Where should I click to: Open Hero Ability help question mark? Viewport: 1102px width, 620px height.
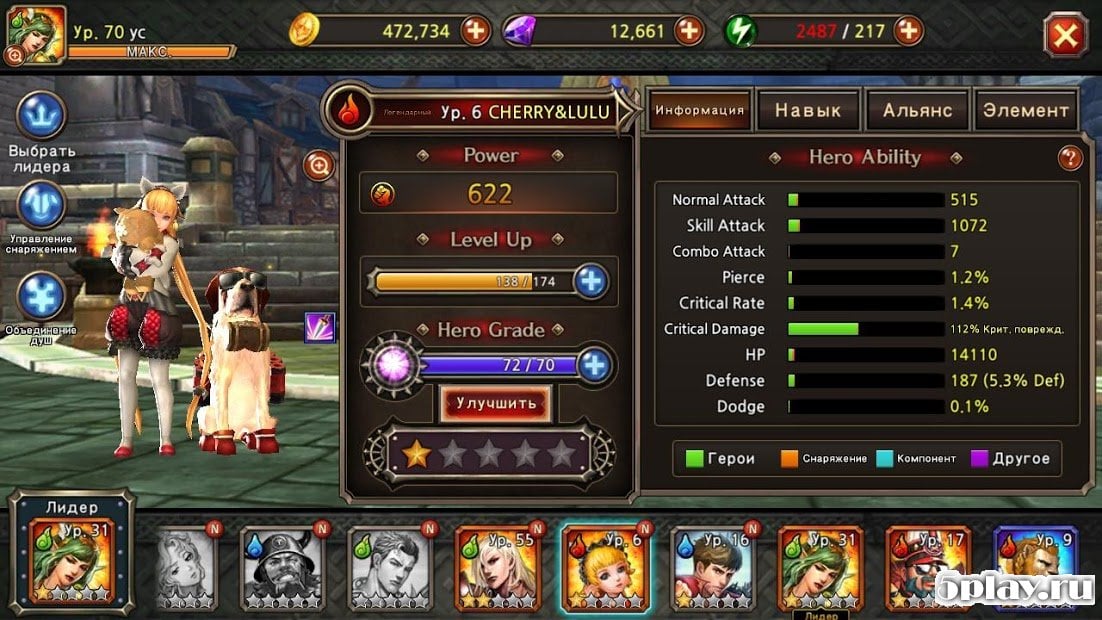coord(1070,157)
